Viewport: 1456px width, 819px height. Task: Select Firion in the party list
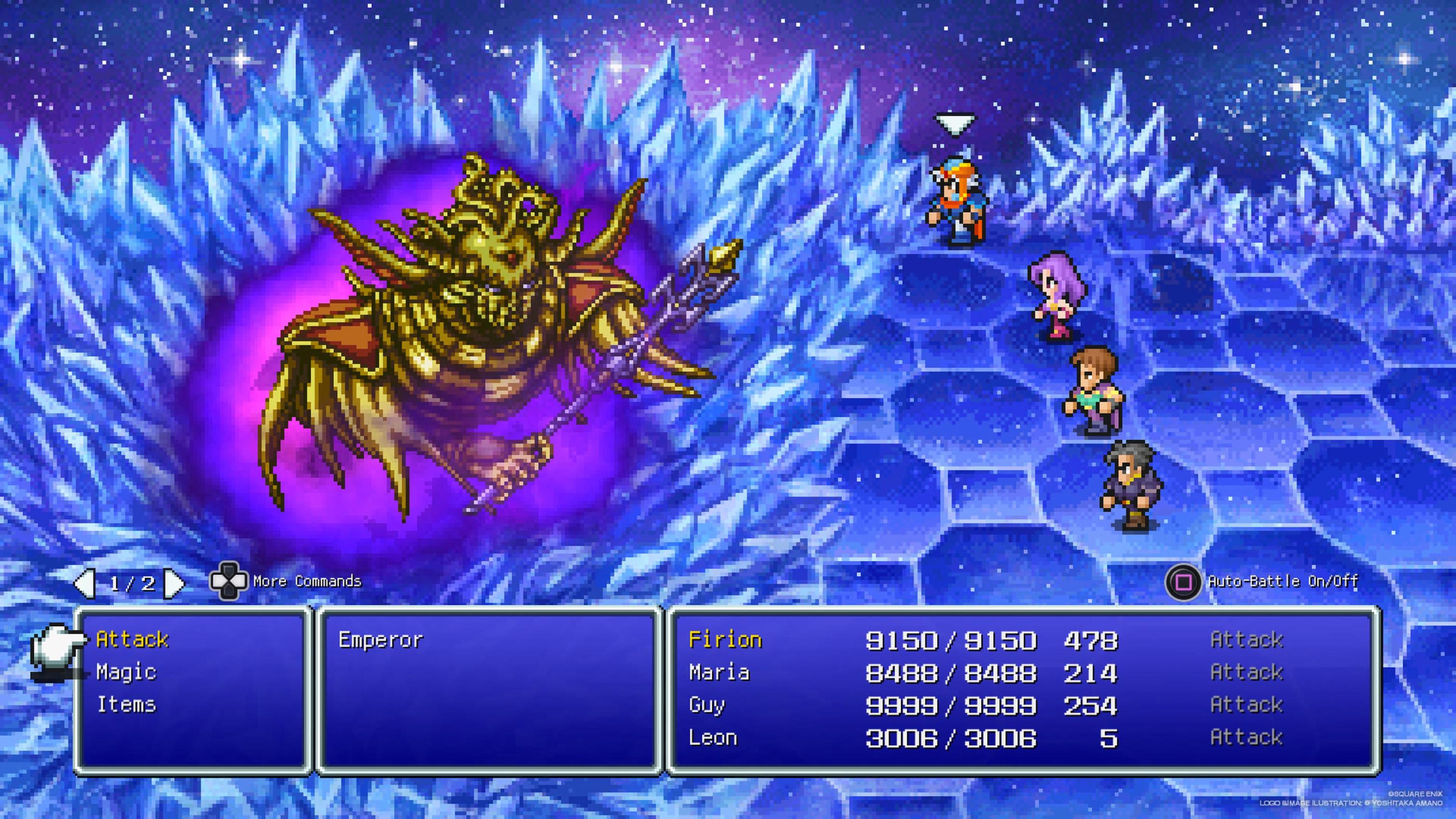click(x=725, y=640)
